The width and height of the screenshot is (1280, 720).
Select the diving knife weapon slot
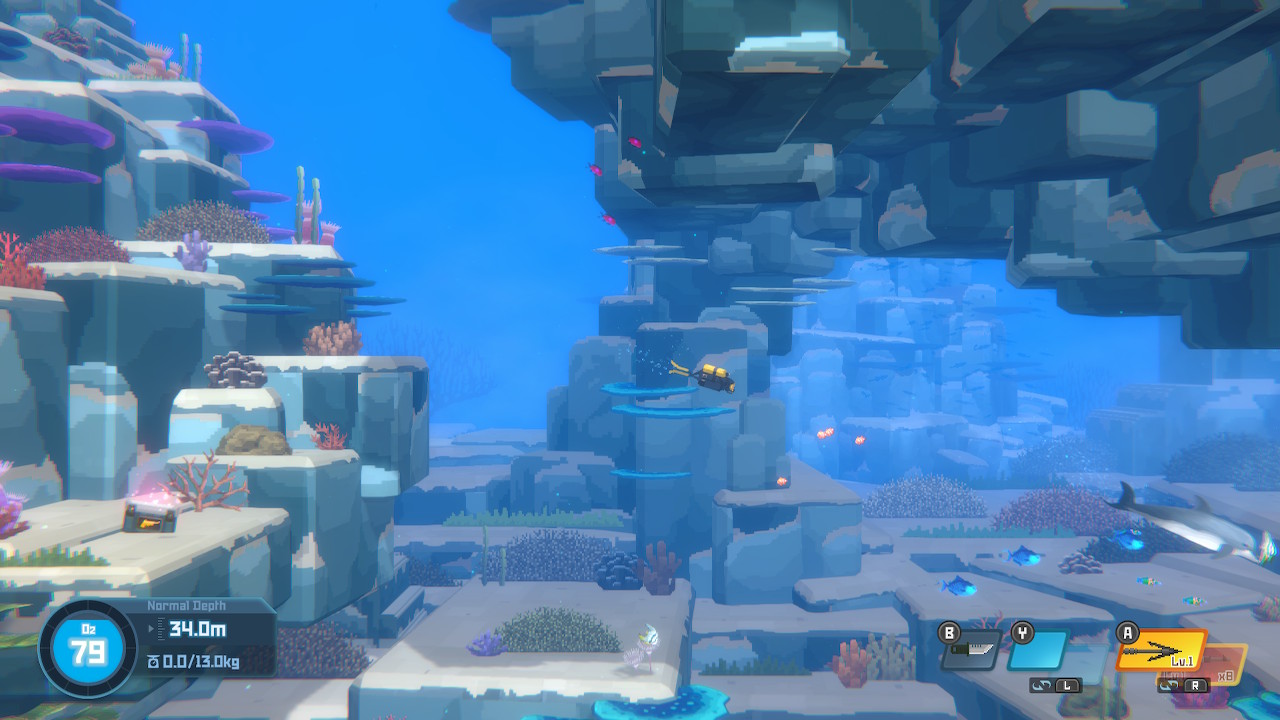pyautogui.click(x=971, y=651)
